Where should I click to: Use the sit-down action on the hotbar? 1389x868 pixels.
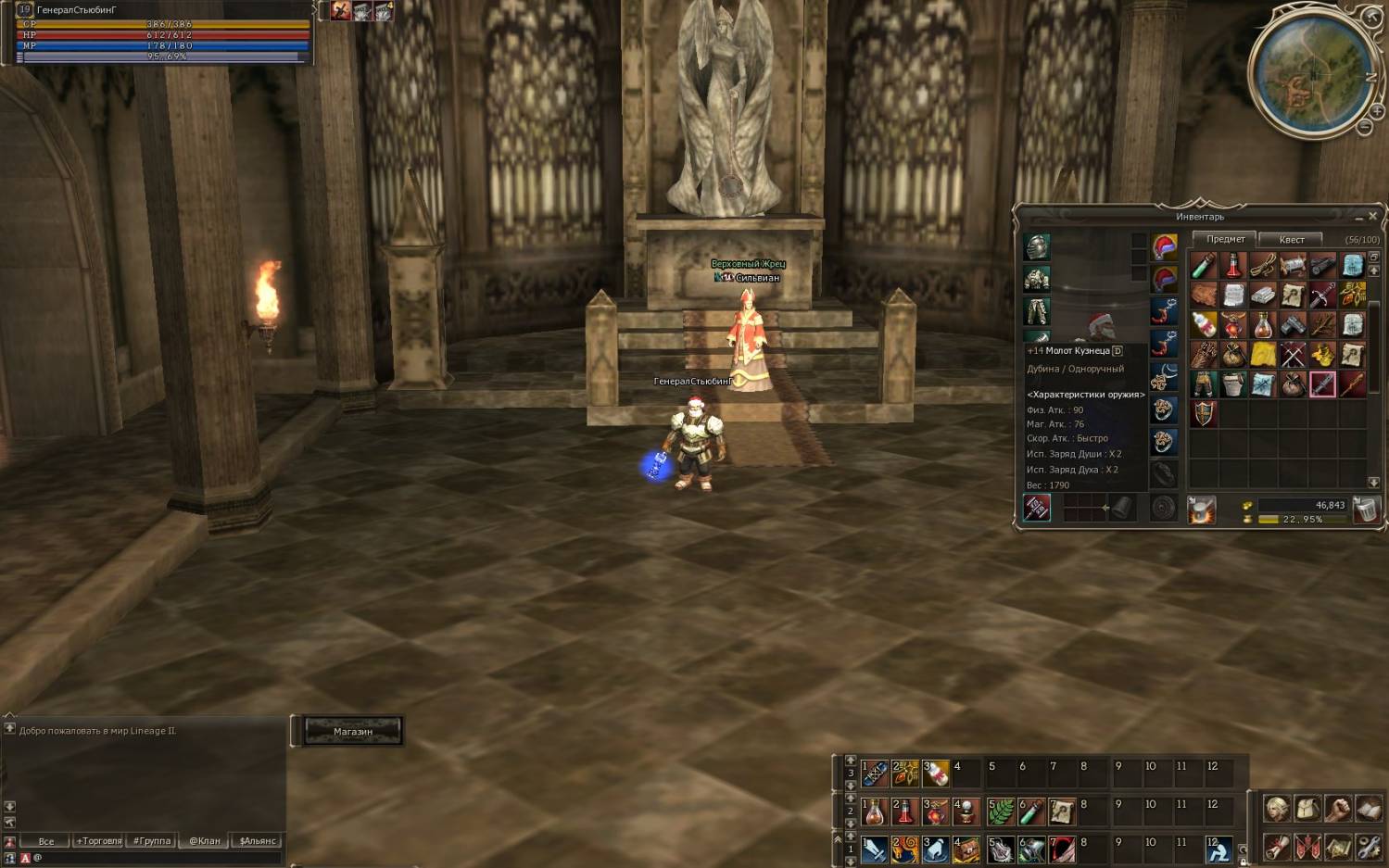[x=1219, y=849]
